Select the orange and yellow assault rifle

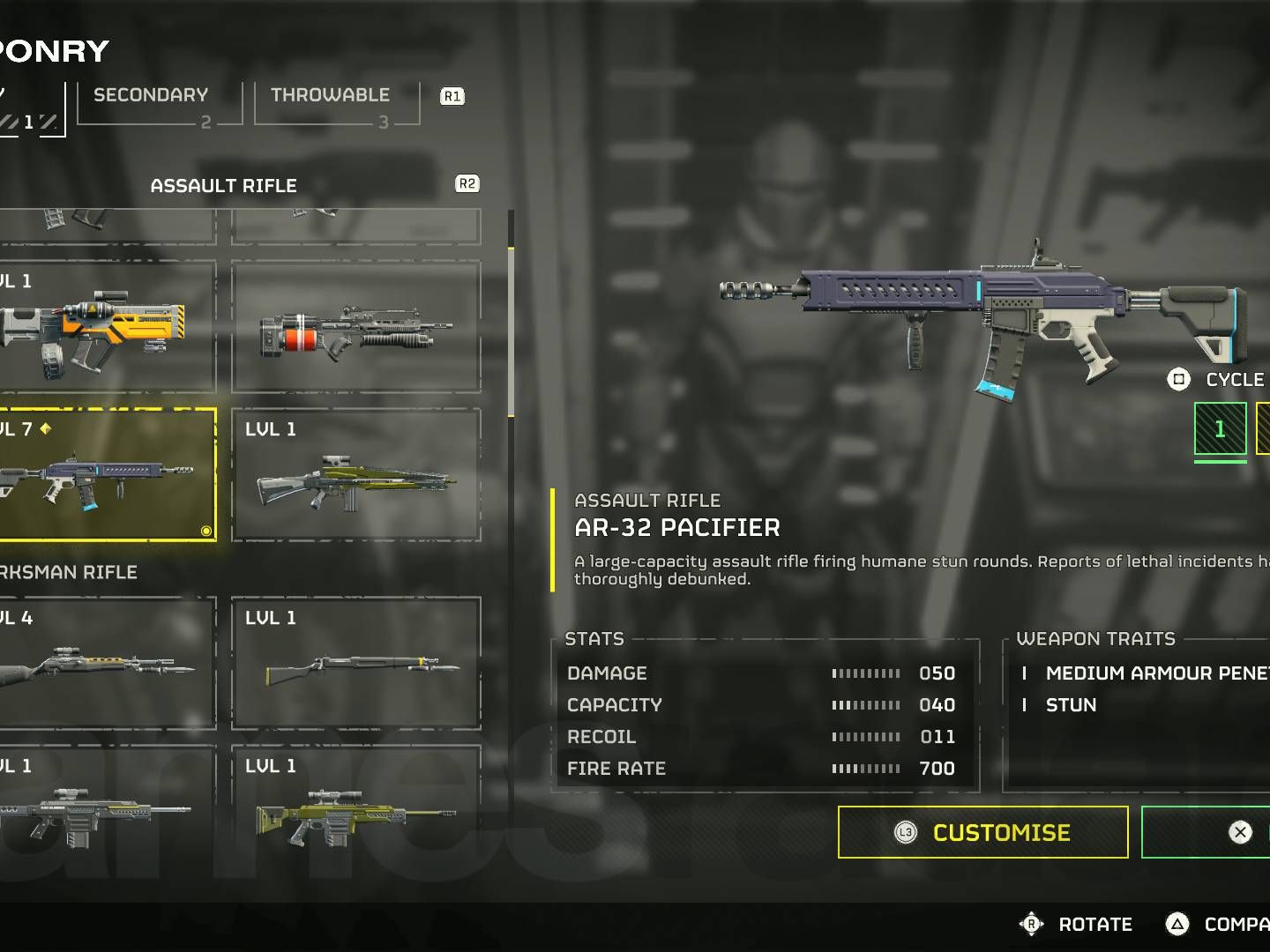click(x=106, y=327)
